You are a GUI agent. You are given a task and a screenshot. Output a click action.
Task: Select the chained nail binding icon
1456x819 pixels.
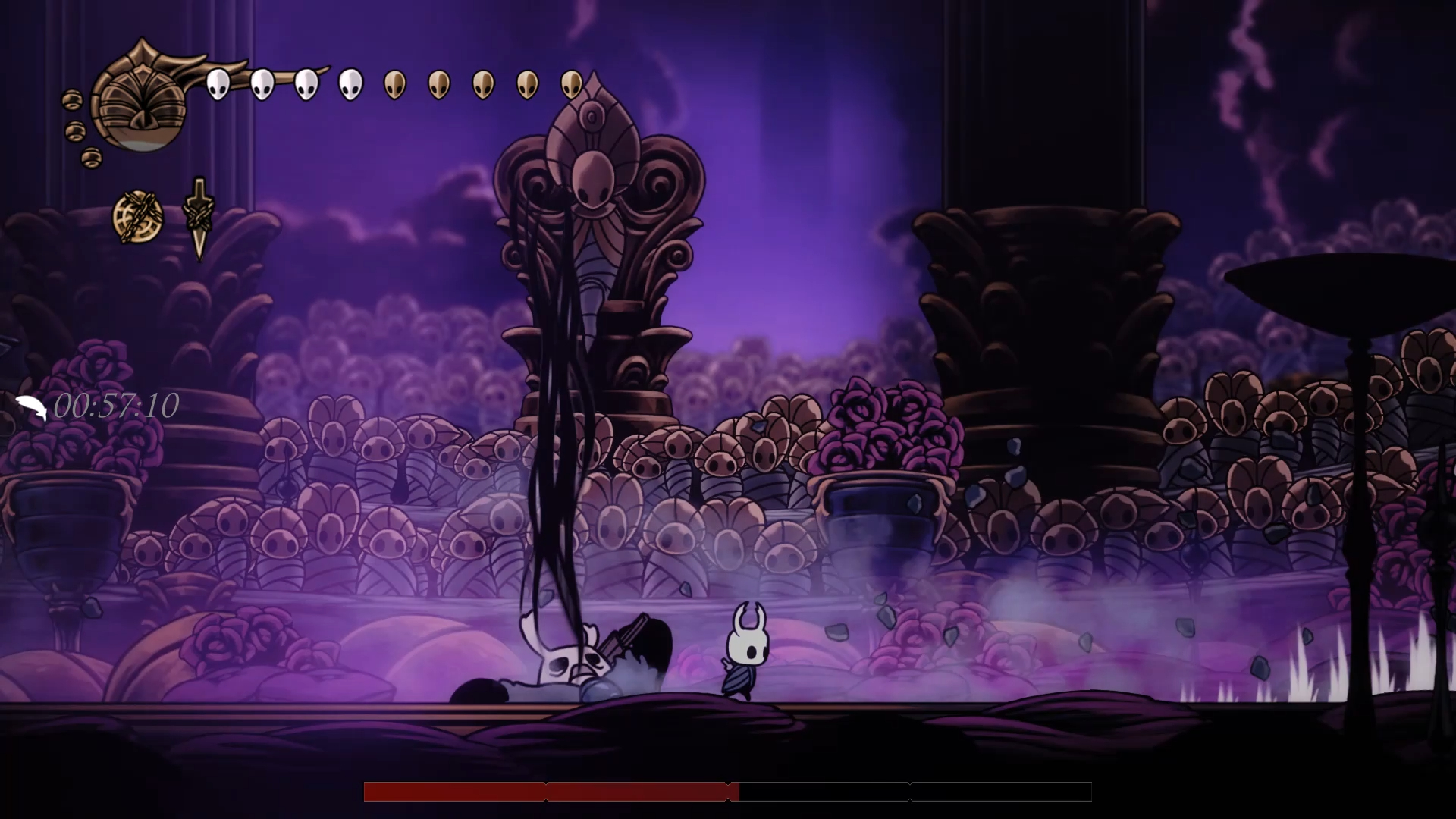point(199,218)
